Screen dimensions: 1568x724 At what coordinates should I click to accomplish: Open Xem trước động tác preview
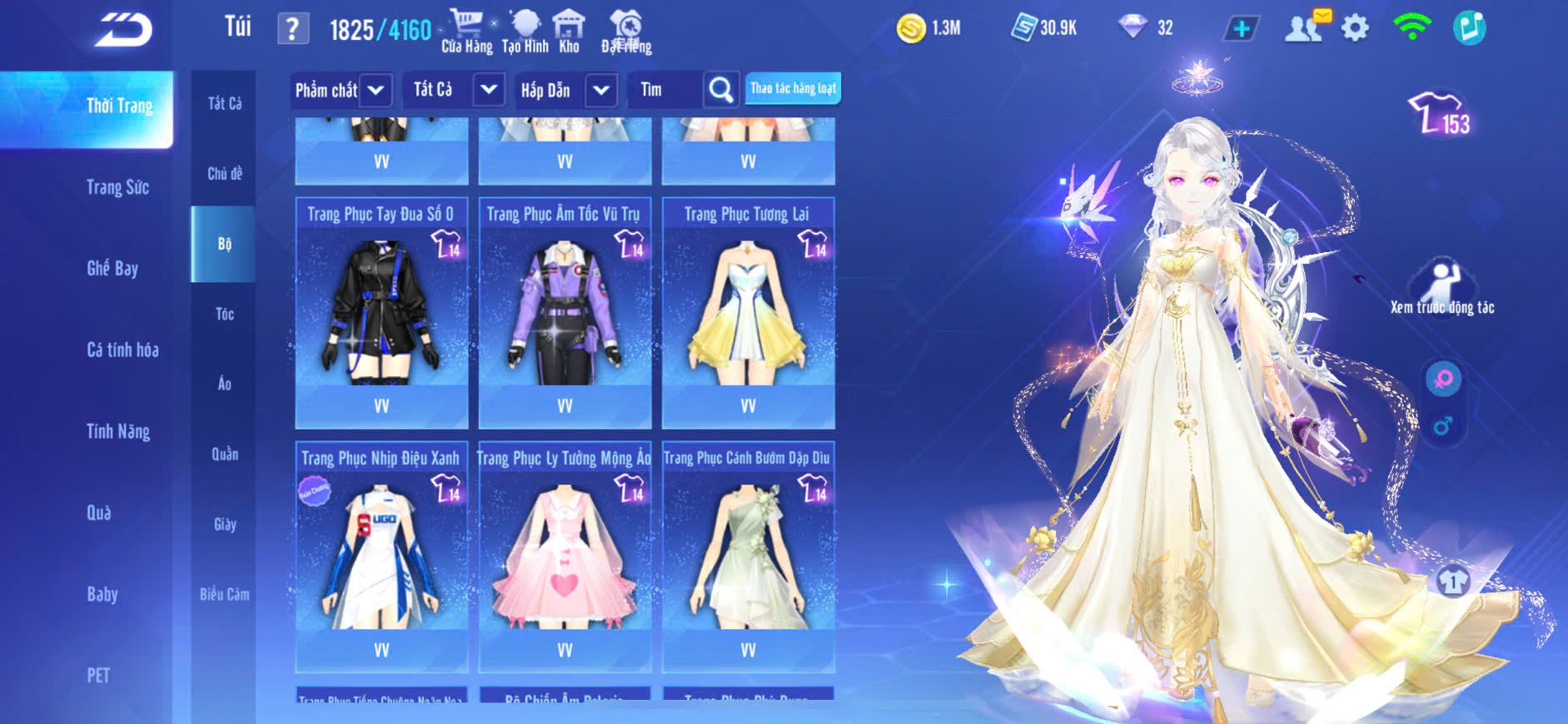pyautogui.click(x=1442, y=289)
